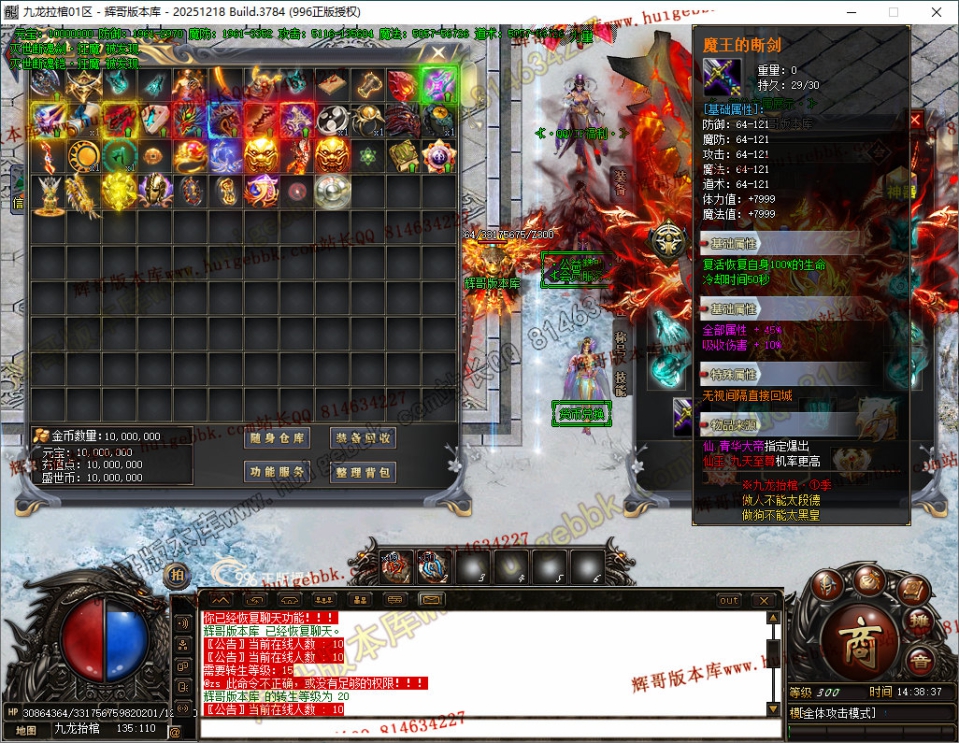The image size is (959, 743).
Task: Sort the bag with 整理背包
Action: (x=364, y=472)
